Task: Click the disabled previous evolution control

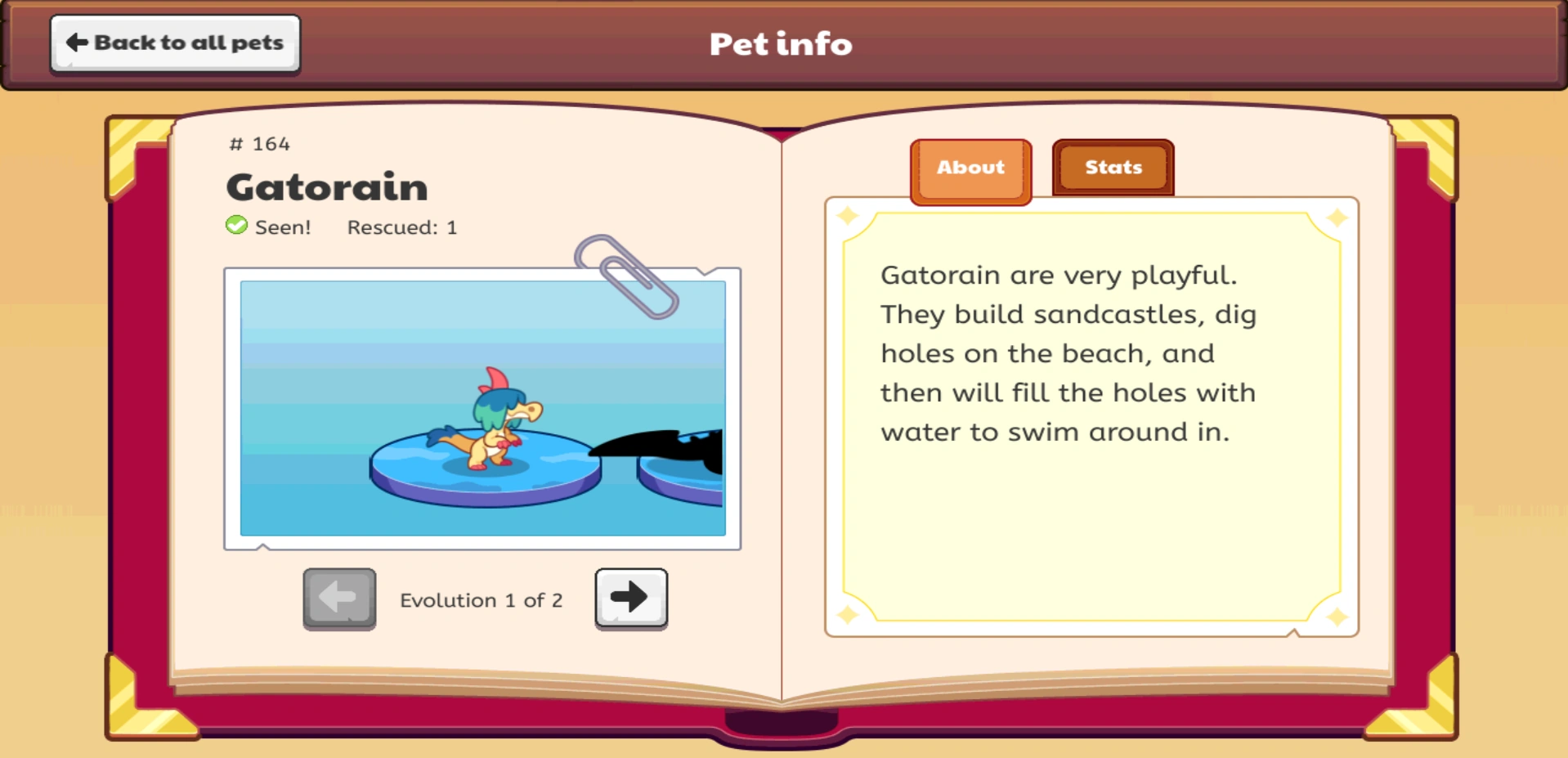Action: click(339, 598)
